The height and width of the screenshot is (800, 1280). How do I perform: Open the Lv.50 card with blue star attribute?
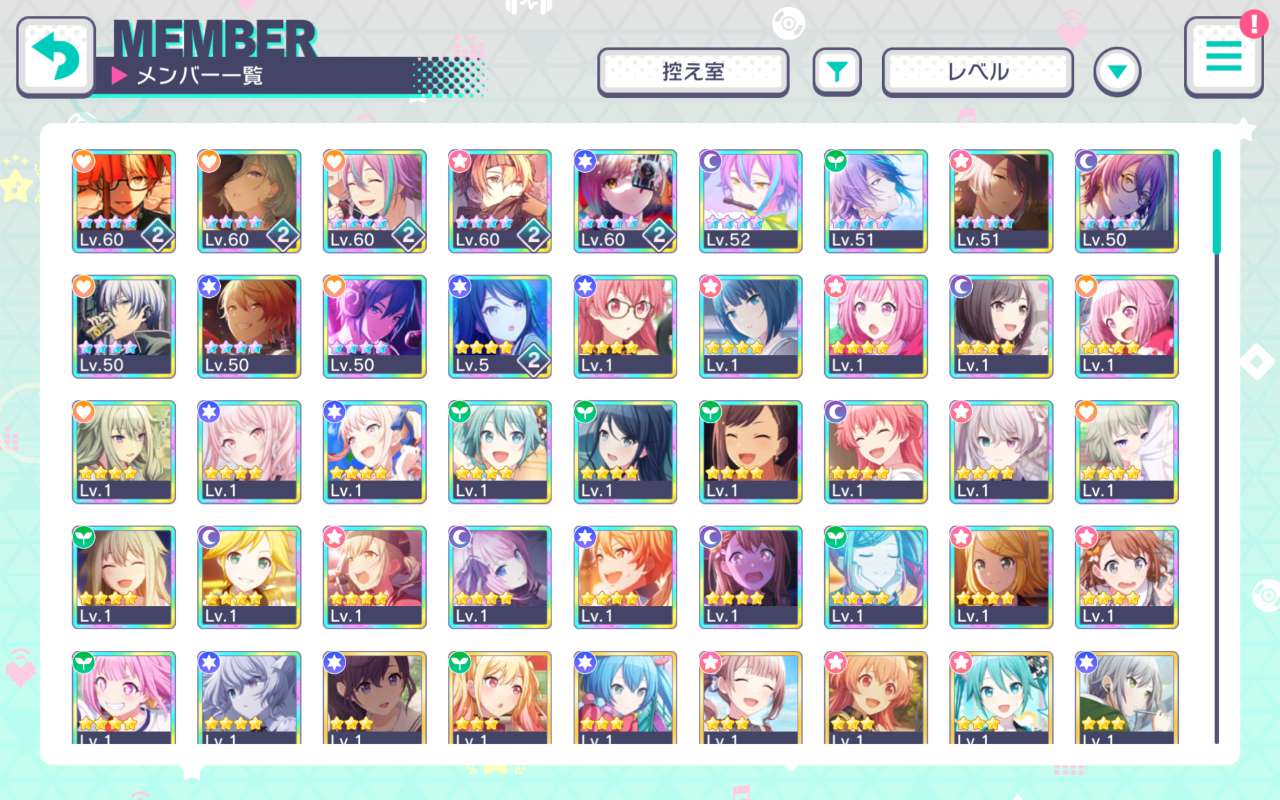249,326
